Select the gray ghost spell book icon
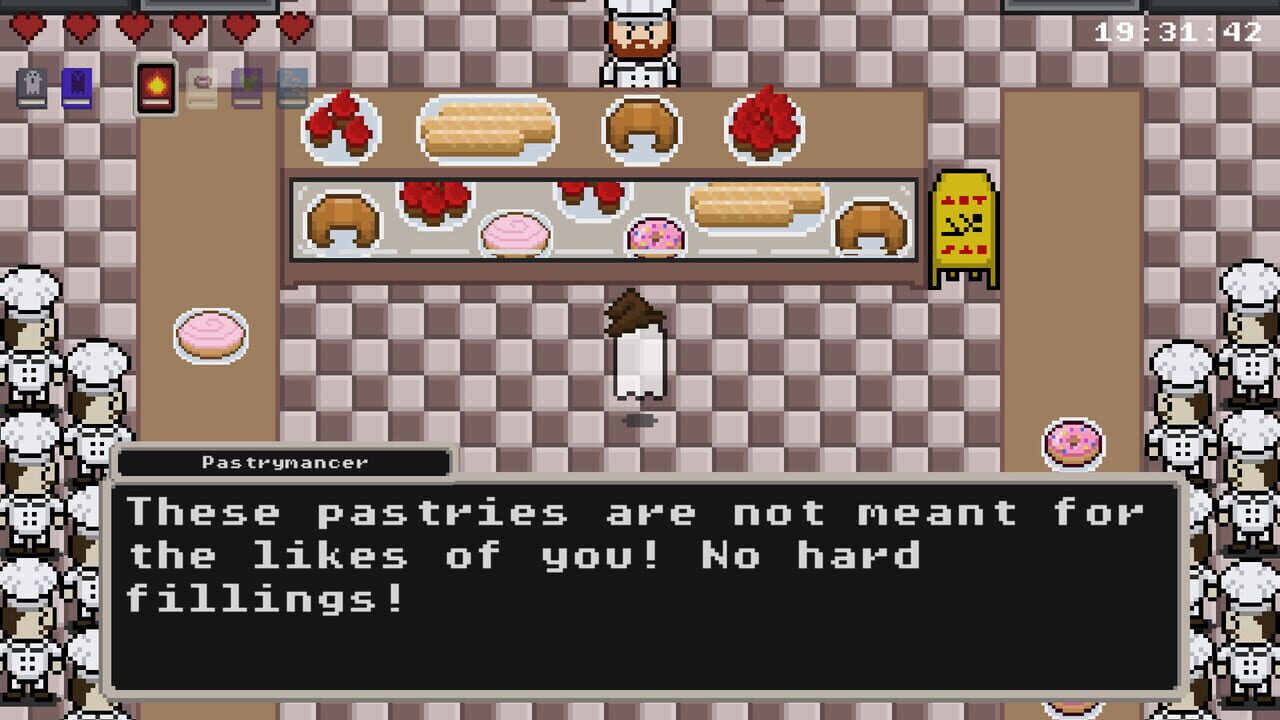The width and height of the screenshot is (1280, 720). [x=31, y=85]
